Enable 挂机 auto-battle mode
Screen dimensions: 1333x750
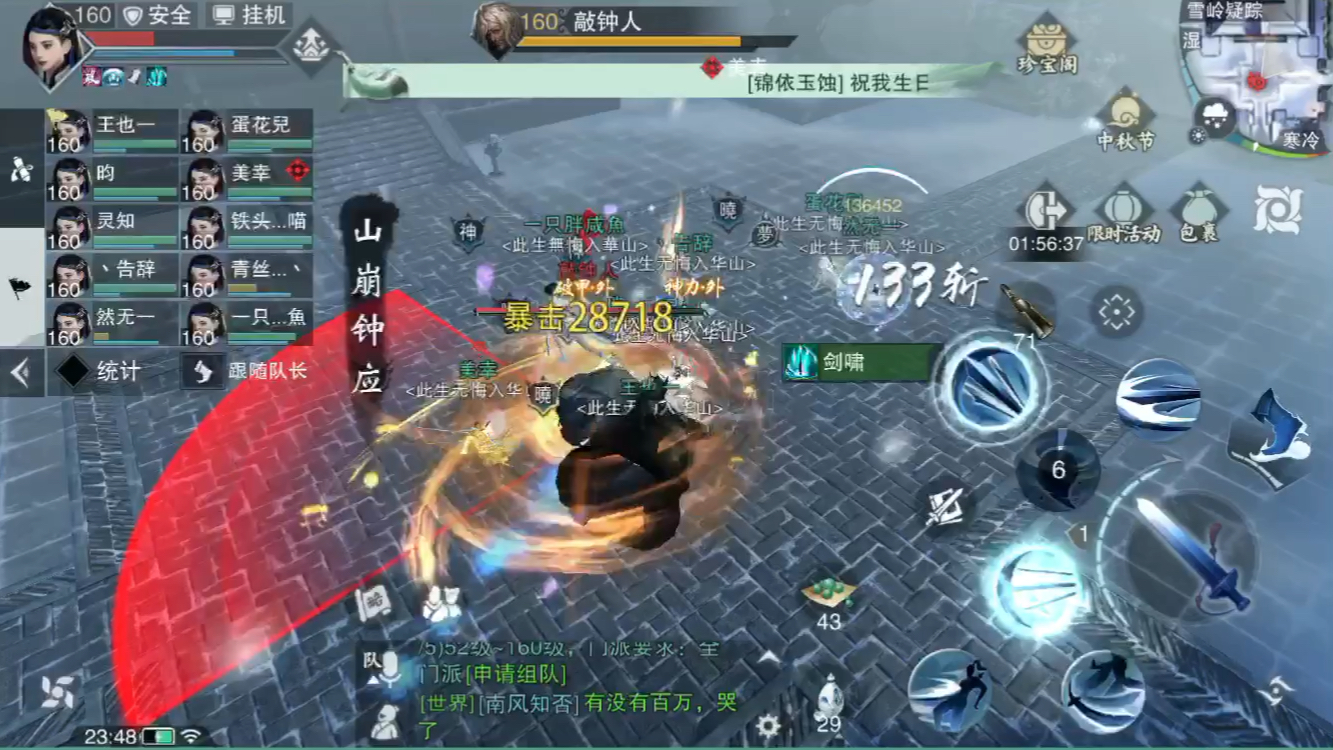[x=250, y=16]
